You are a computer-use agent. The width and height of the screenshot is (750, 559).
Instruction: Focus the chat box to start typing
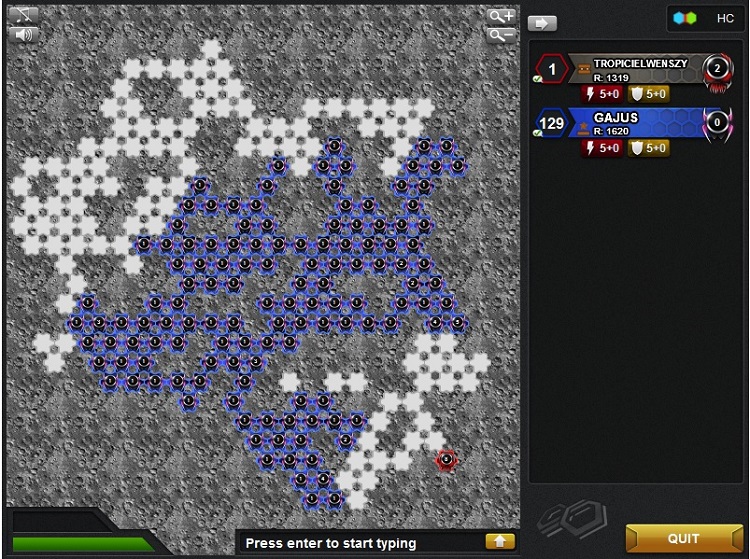click(360, 543)
